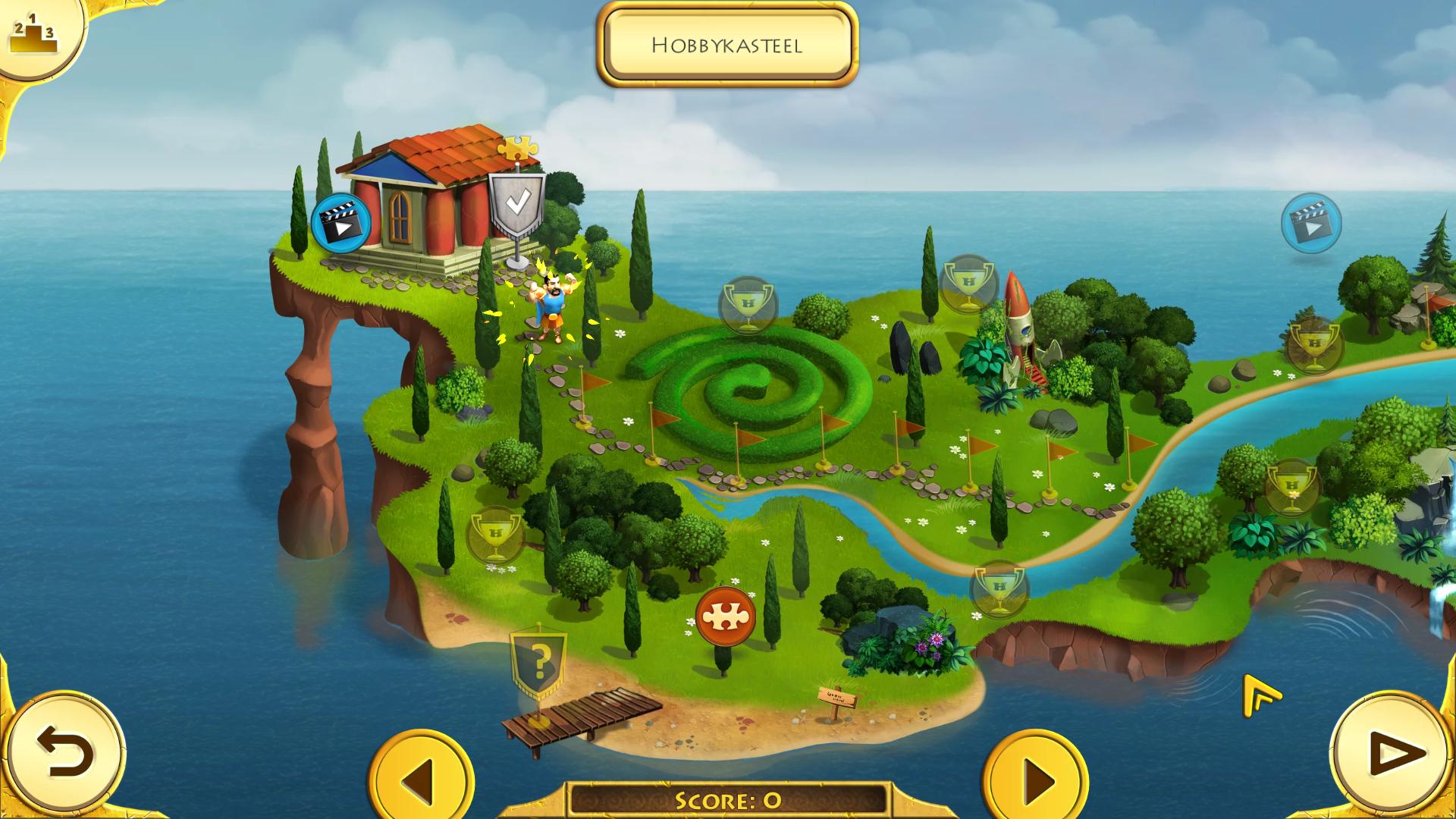Click the golden puzzle piece above the shield
The height and width of the screenshot is (819, 1456).
[517, 149]
